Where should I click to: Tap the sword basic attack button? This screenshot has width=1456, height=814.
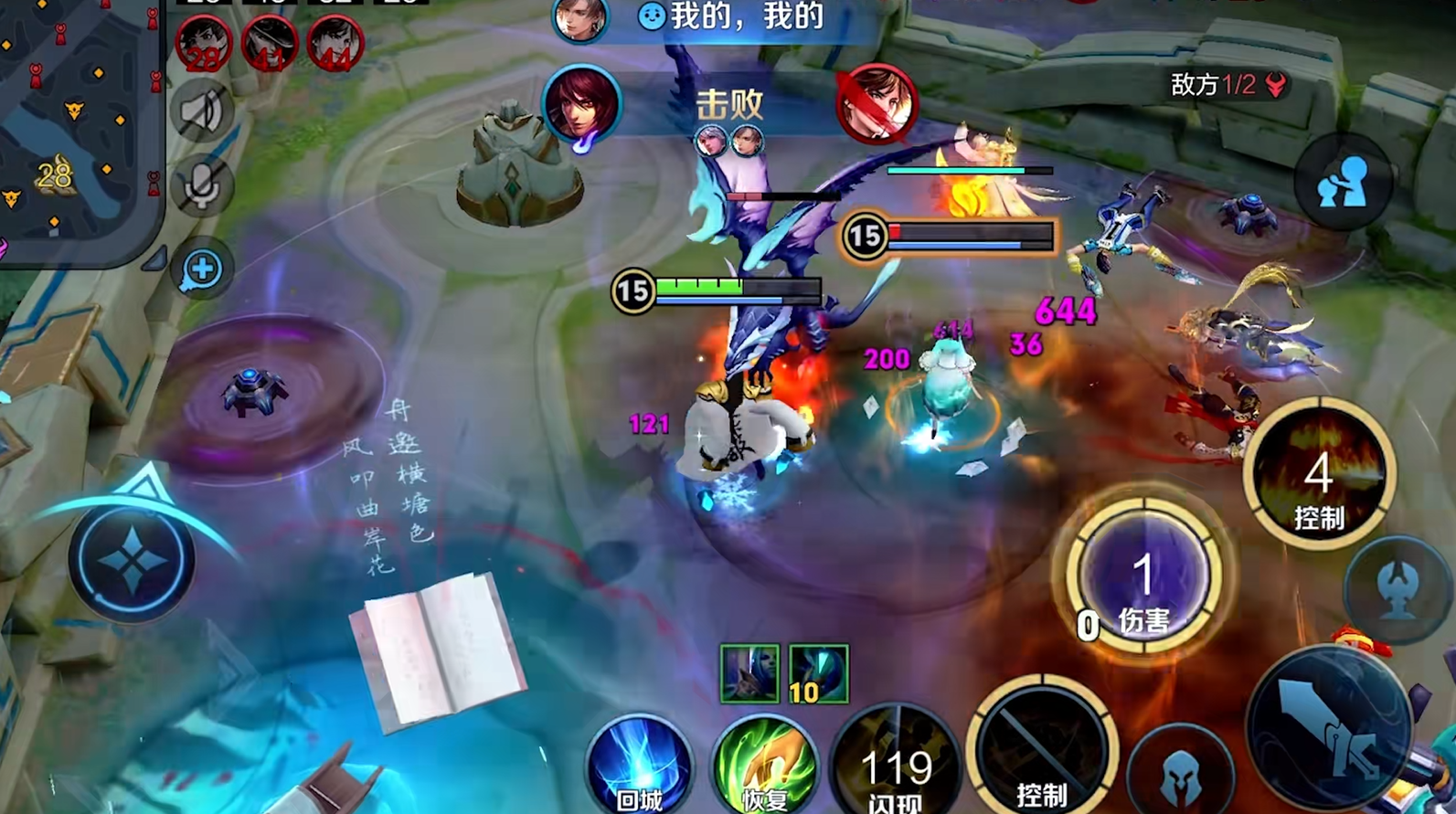click(x=1328, y=726)
